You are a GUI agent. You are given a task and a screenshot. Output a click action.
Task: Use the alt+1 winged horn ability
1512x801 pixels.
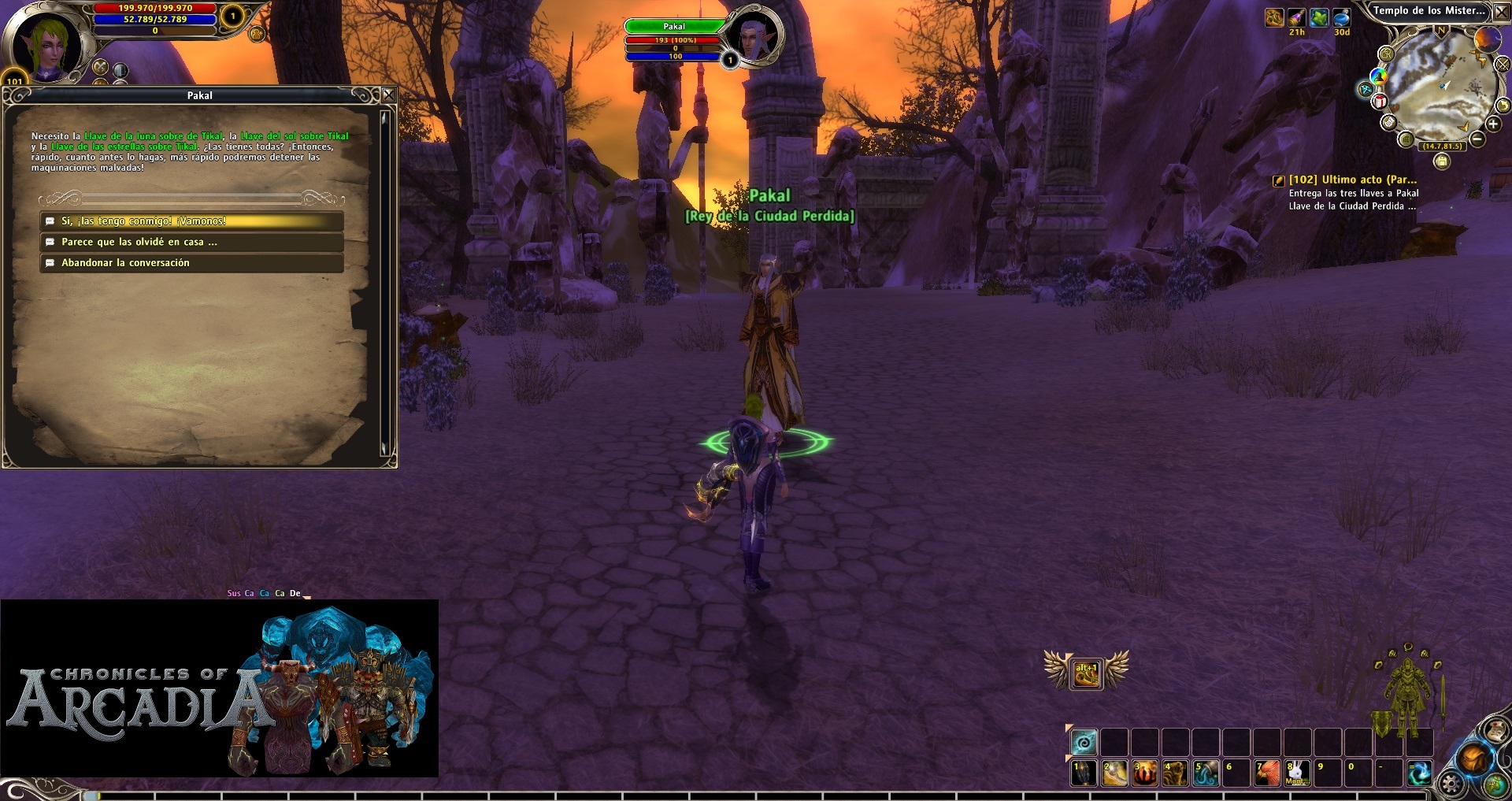1086,673
